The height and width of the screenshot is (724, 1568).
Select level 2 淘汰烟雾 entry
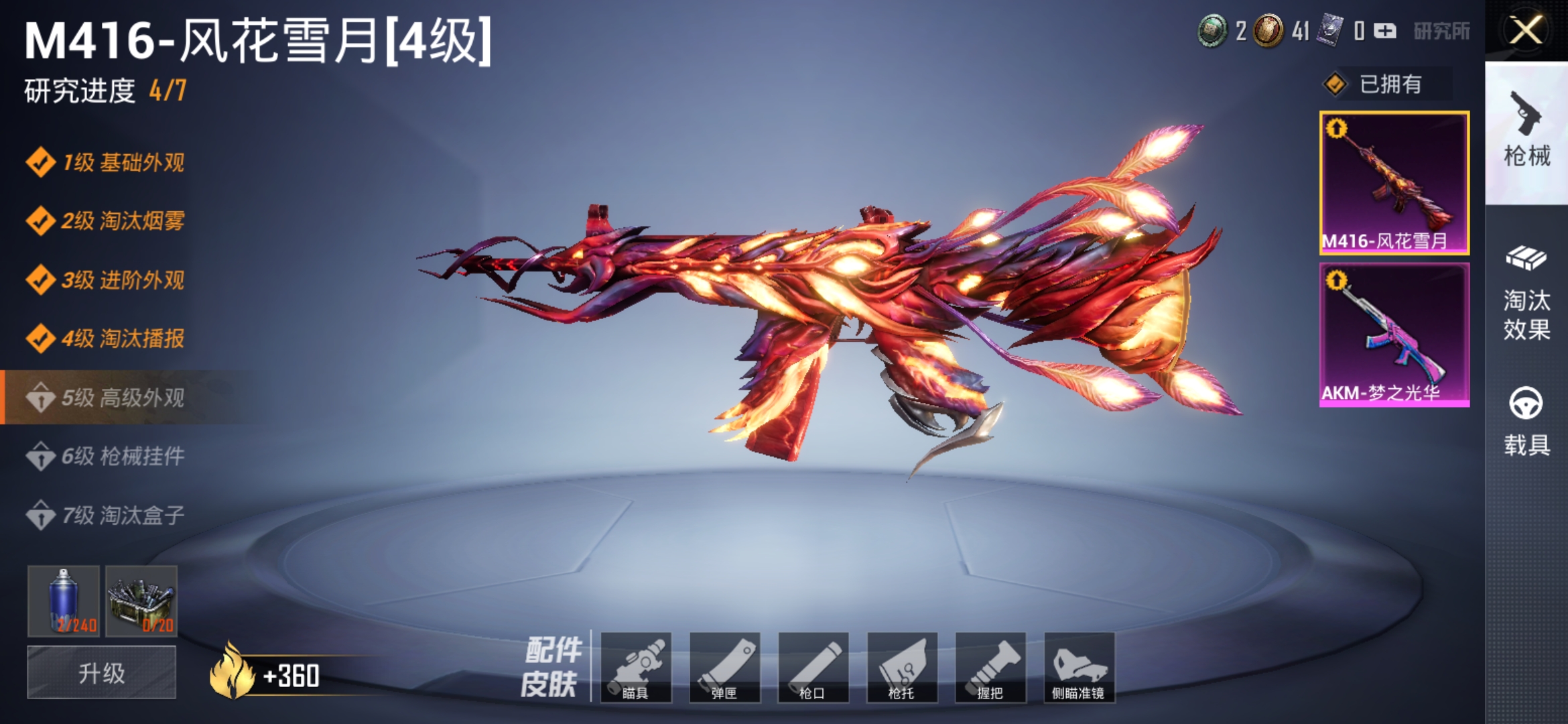[107, 221]
